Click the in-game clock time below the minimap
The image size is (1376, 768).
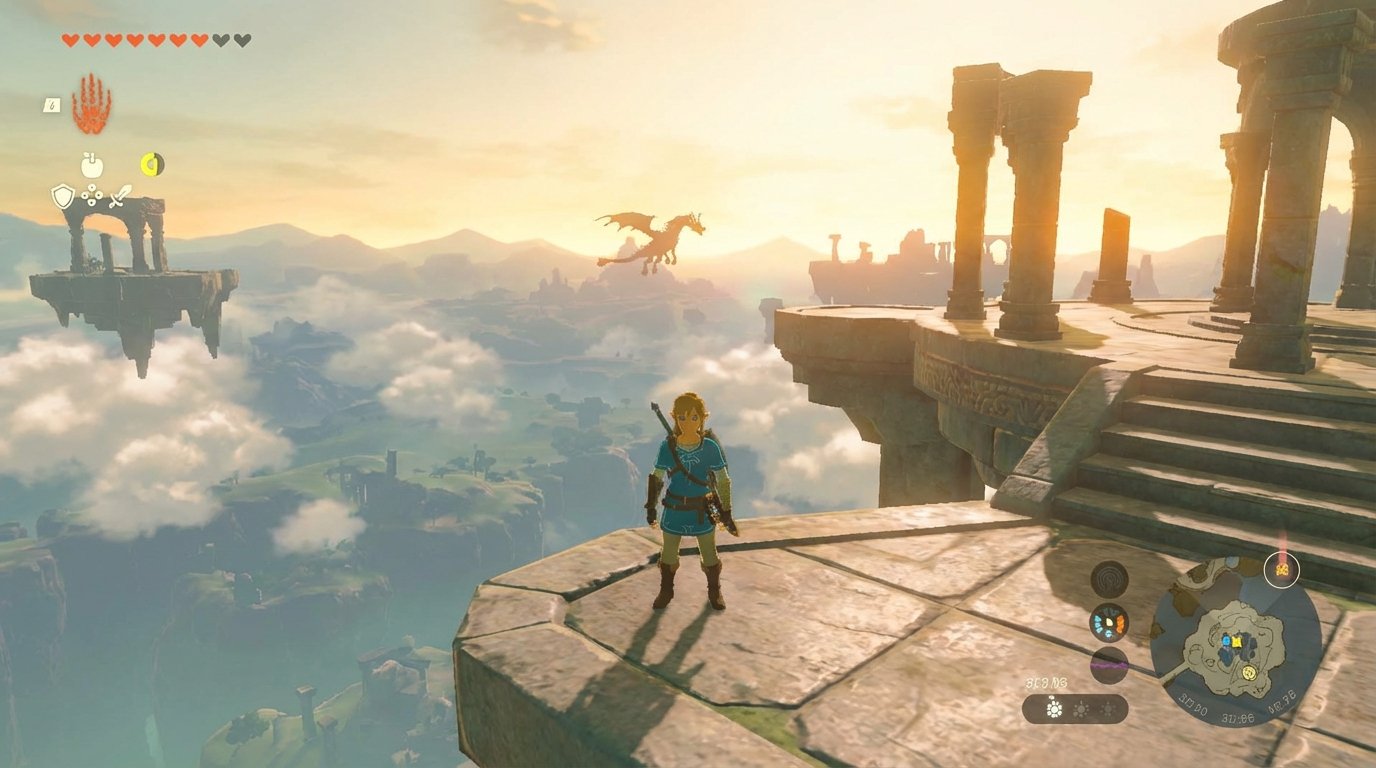1237,717
